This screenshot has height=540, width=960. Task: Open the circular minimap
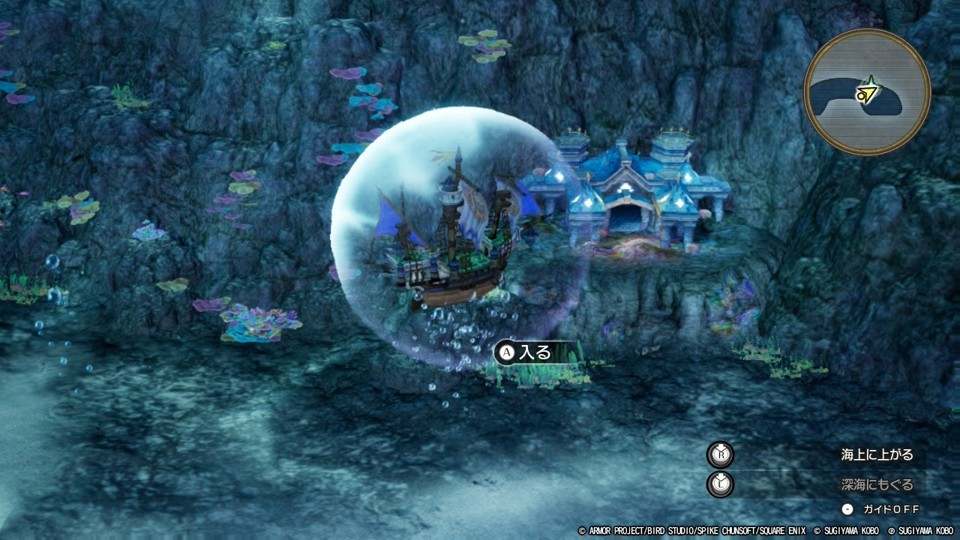tap(867, 91)
